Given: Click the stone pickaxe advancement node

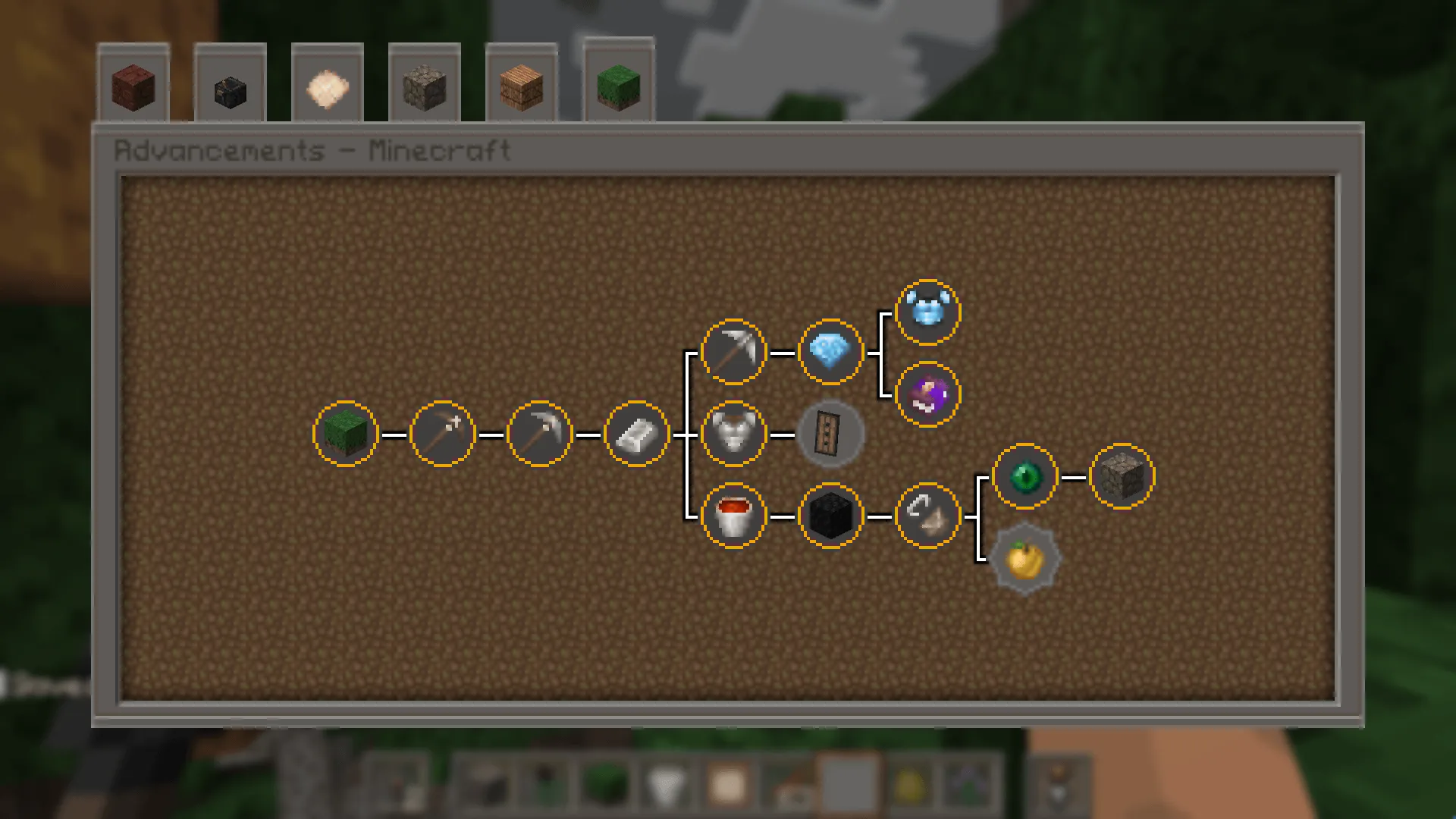Looking at the screenshot, I should click(539, 433).
